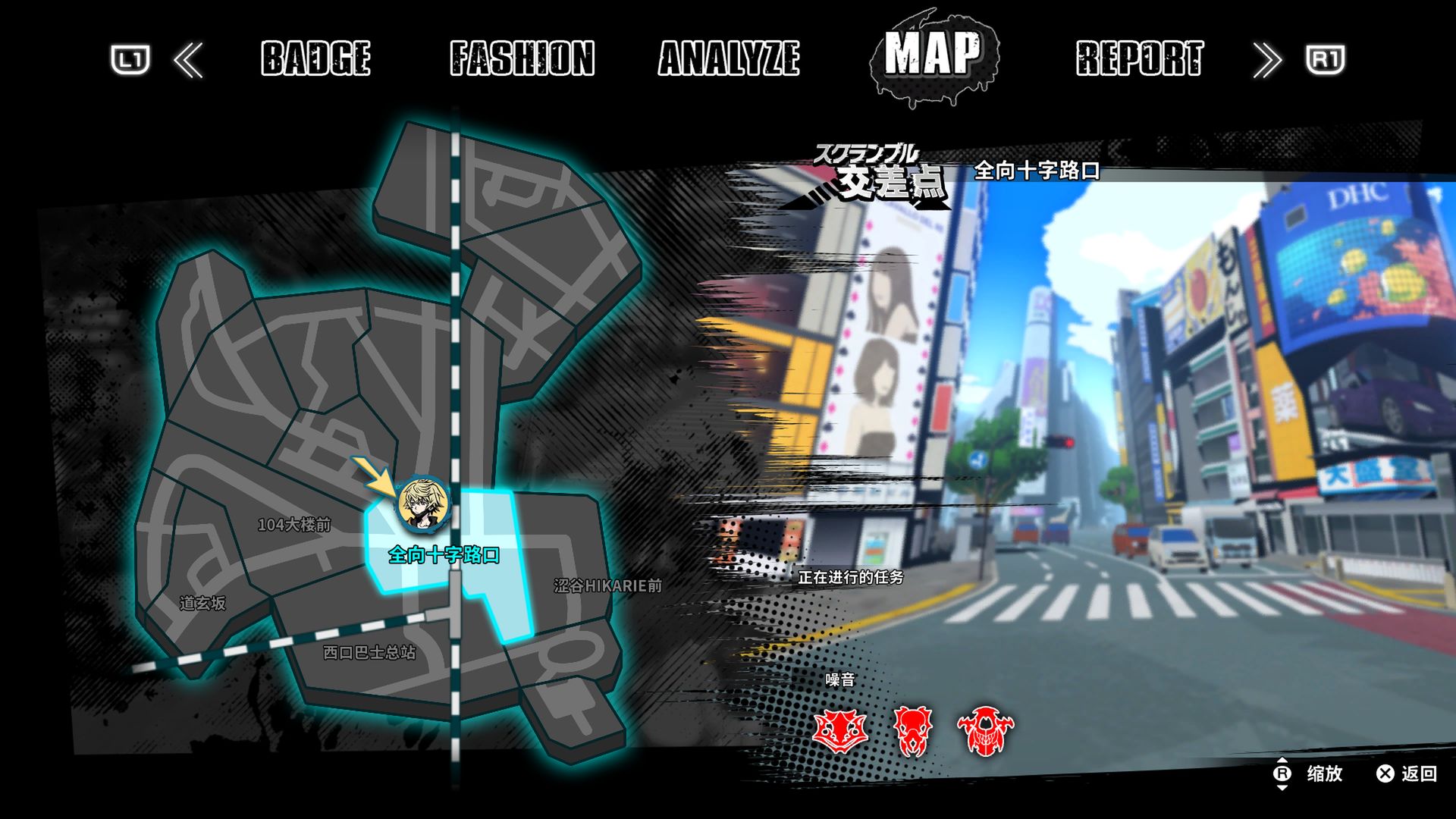The image size is (1456, 819).
Task: Select the 104大楼前 area on map
Action: [x=294, y=525]
